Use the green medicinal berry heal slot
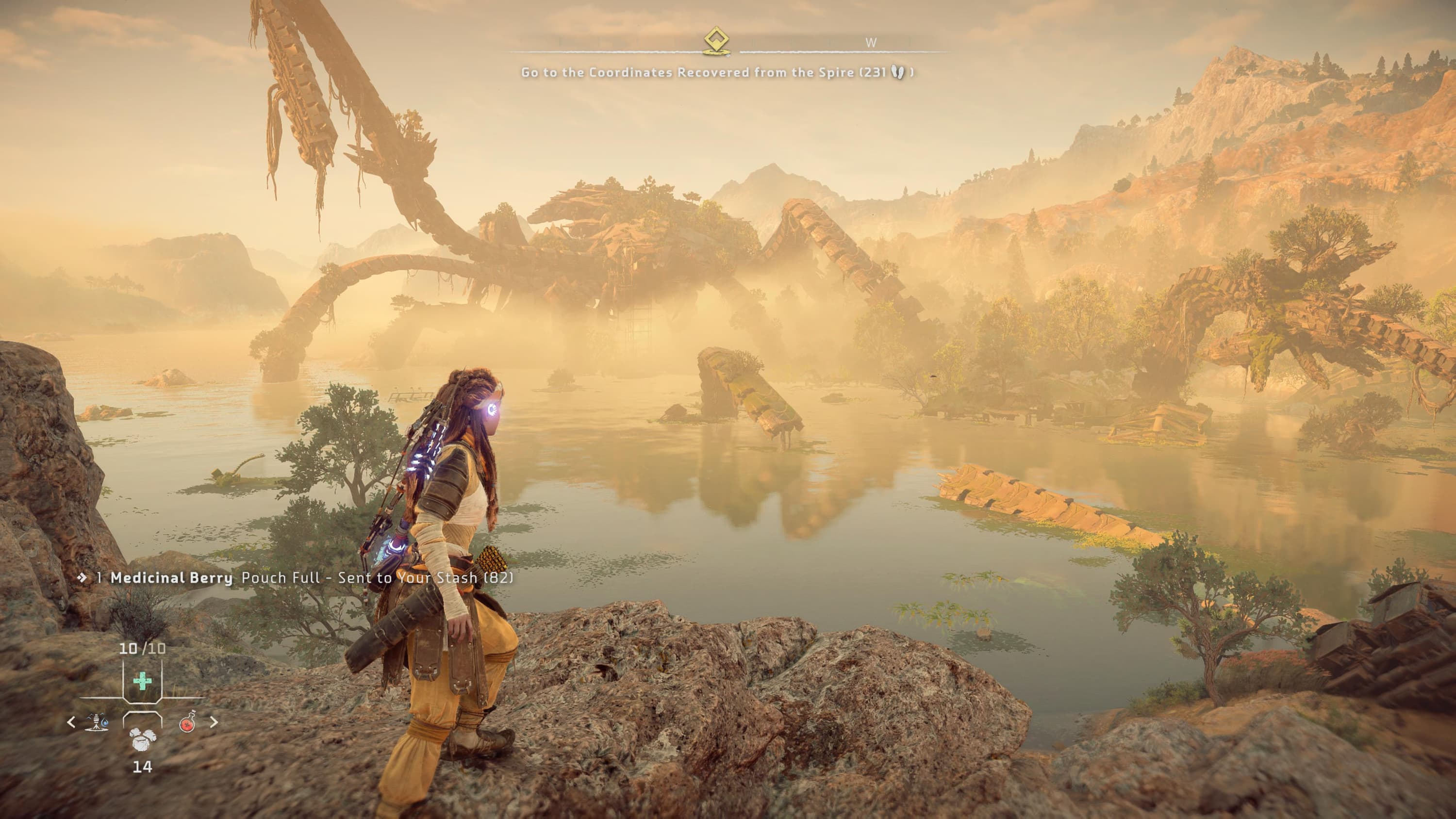 (x=142, y=681)
